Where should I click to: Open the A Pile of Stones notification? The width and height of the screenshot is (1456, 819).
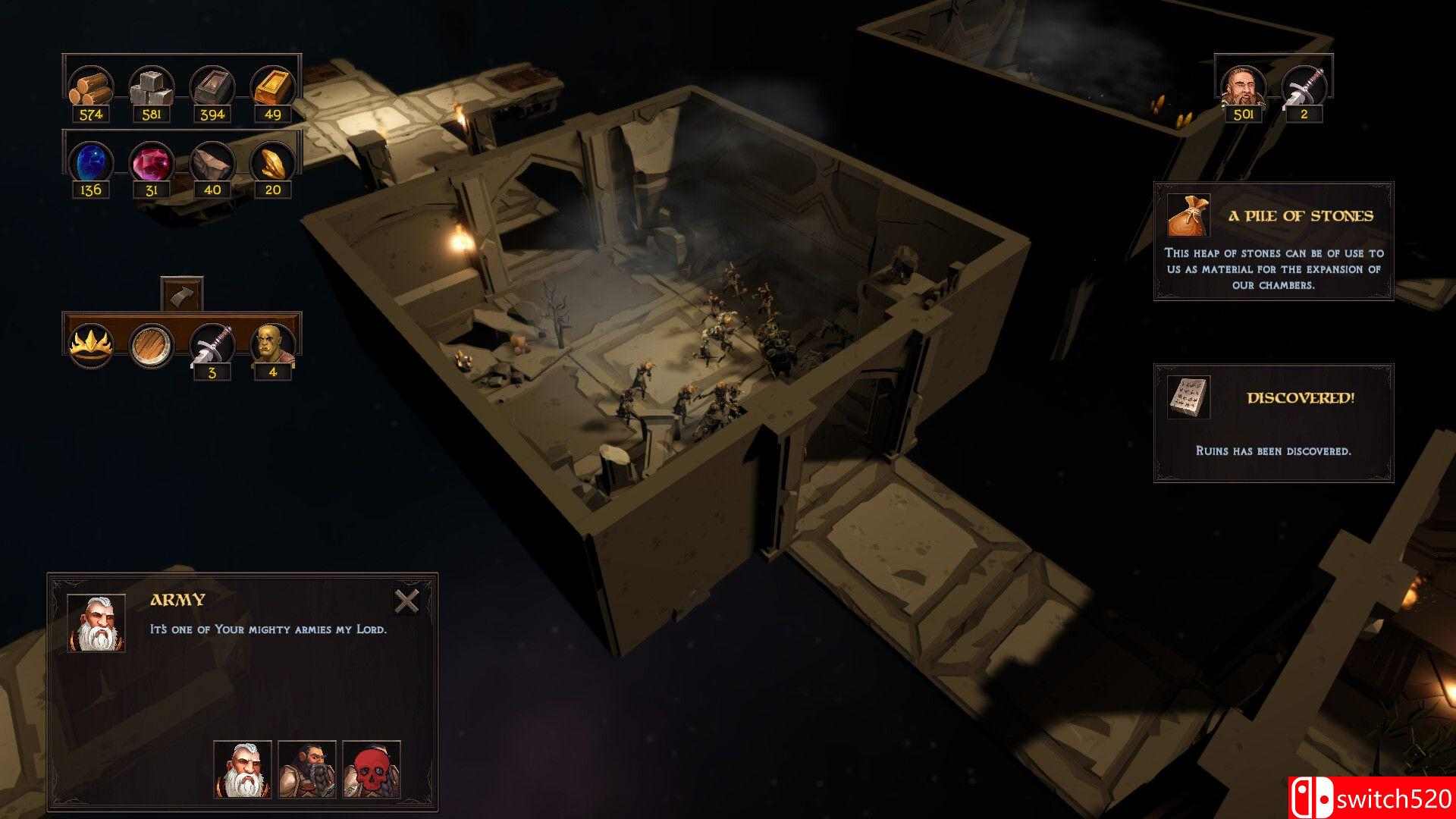click(1273, 241)
